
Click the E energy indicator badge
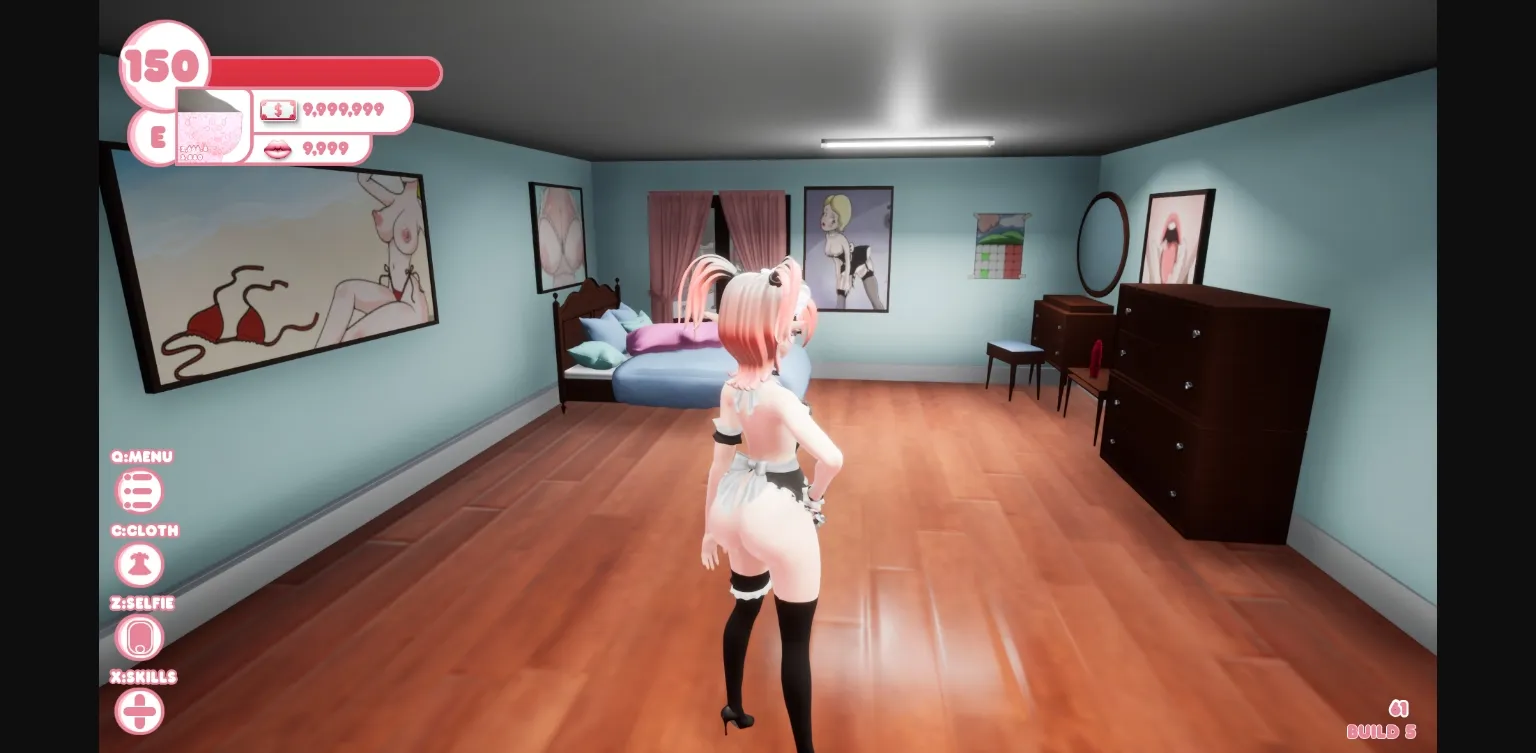click(x=156, y=138)
